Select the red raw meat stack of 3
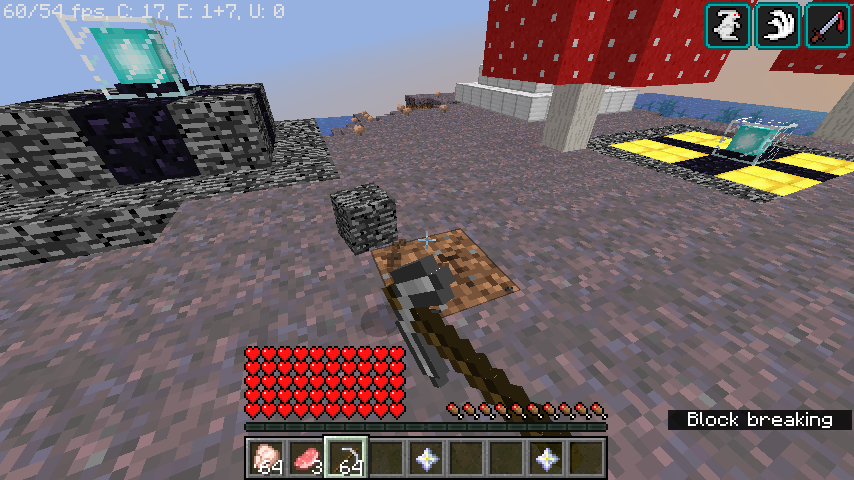Viewport: 854px width, 480px height. pyautogui.click(x=307, y=459)
